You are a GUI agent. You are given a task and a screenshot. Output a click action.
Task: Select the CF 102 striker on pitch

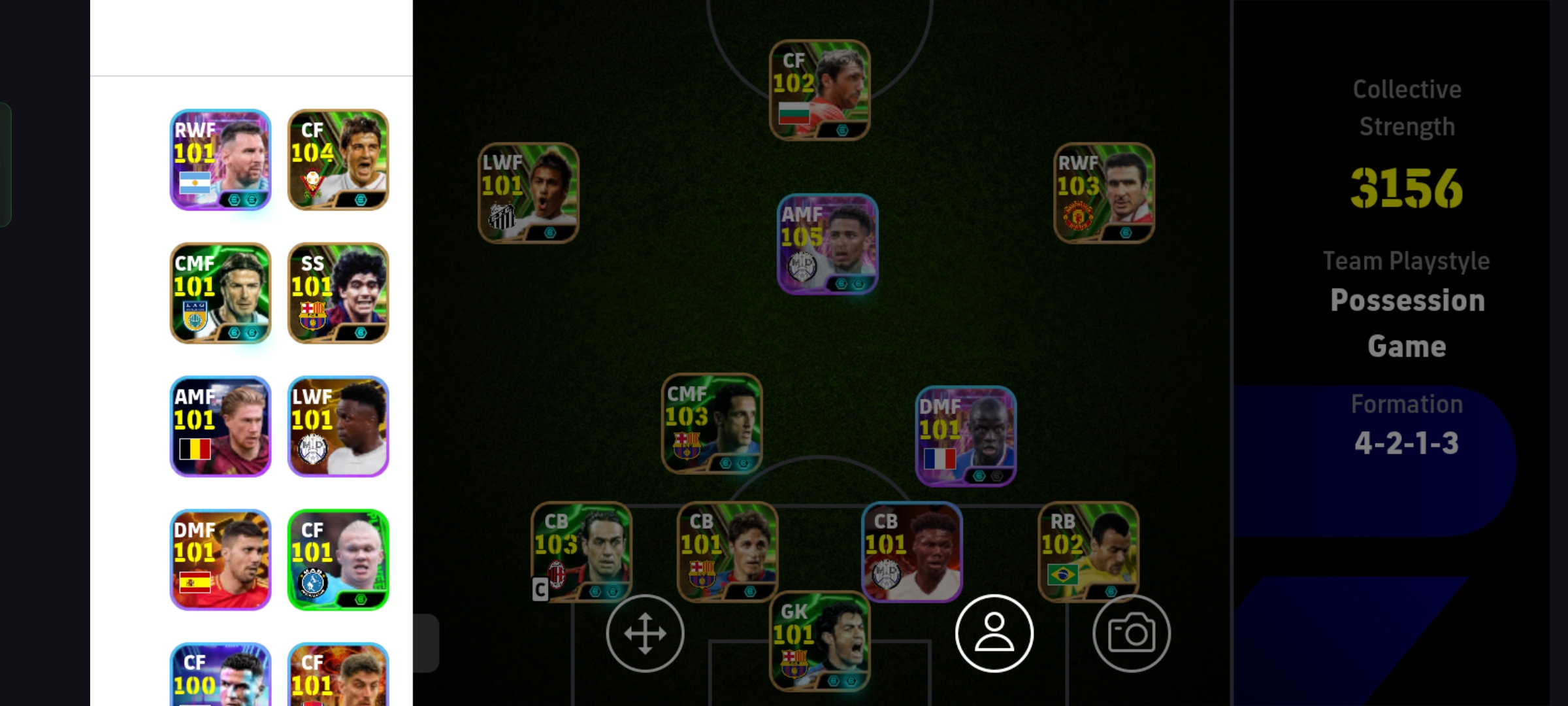[819, 90]
